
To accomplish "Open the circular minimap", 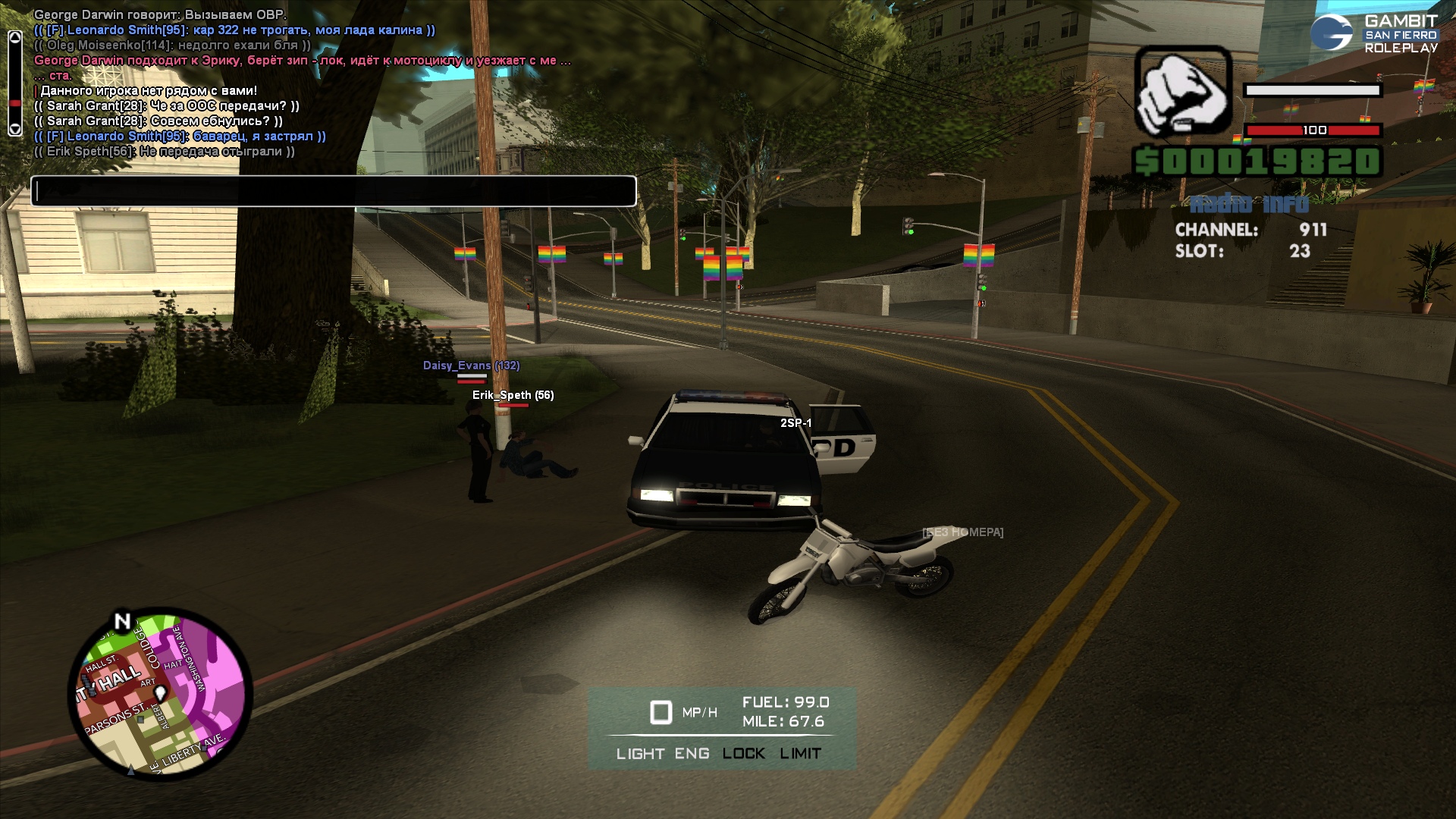I will (160, 695).
